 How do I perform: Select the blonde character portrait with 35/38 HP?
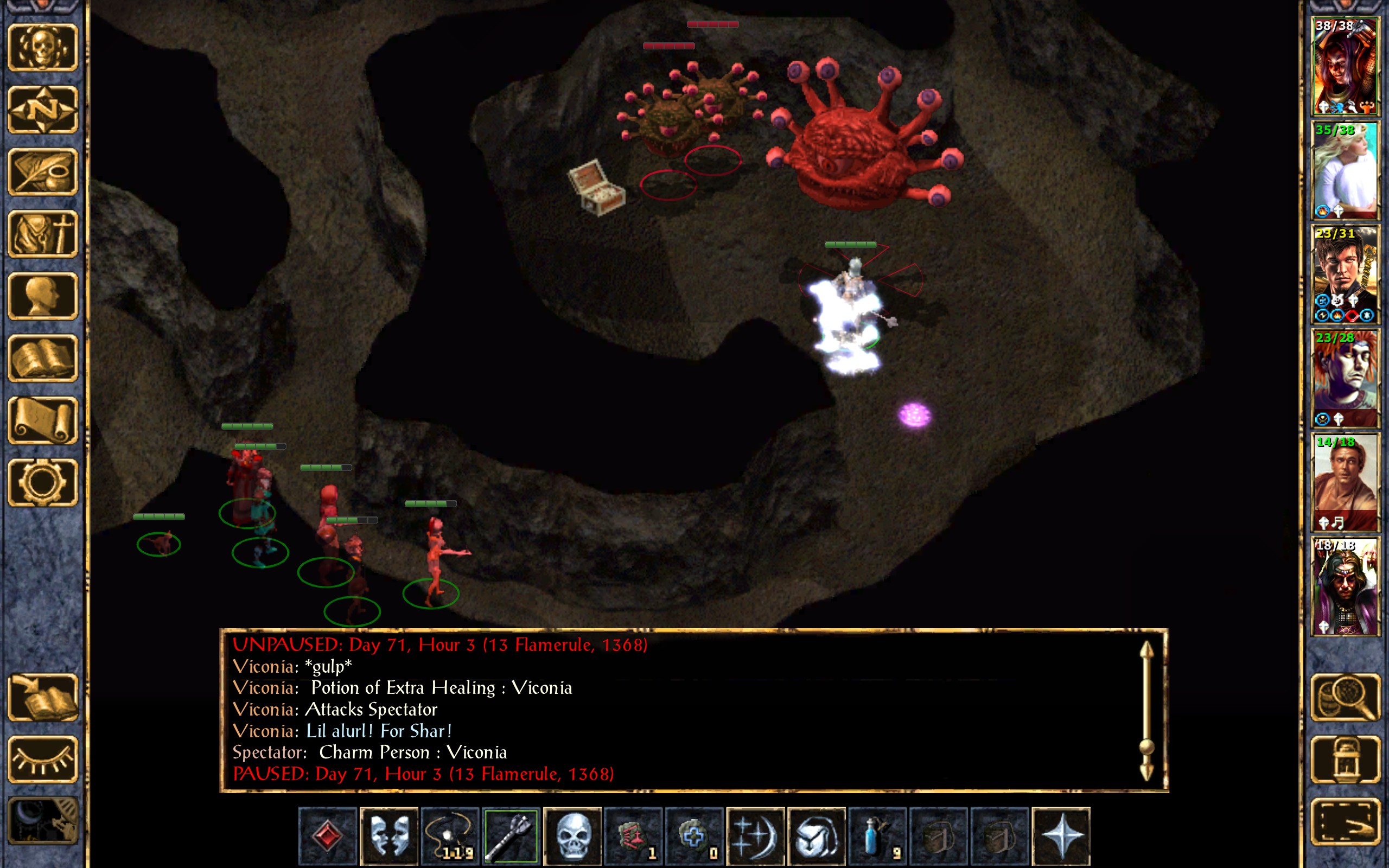click(x=1345, y=170)
